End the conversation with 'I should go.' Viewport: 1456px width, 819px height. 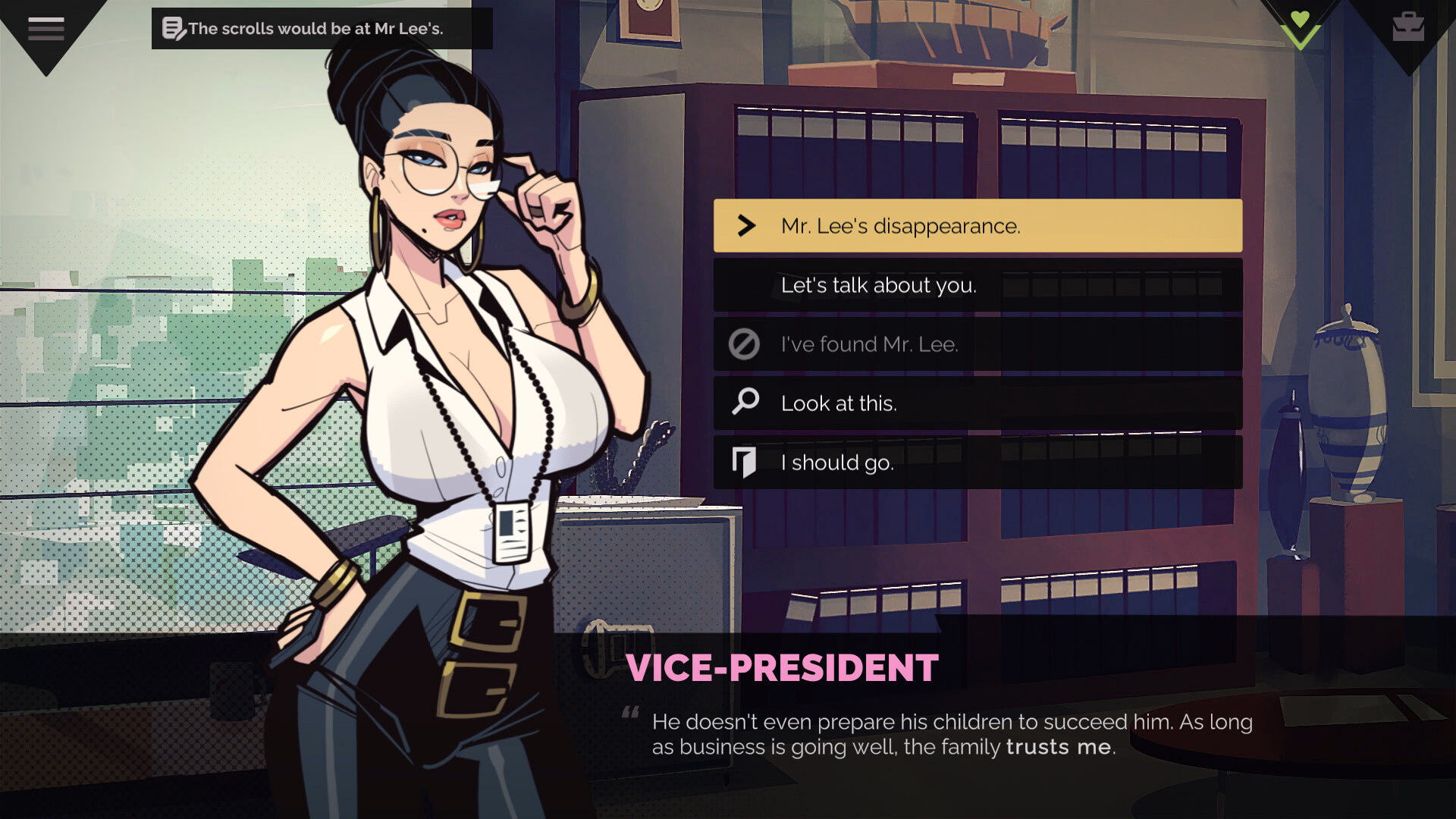[x=839, y=463]
